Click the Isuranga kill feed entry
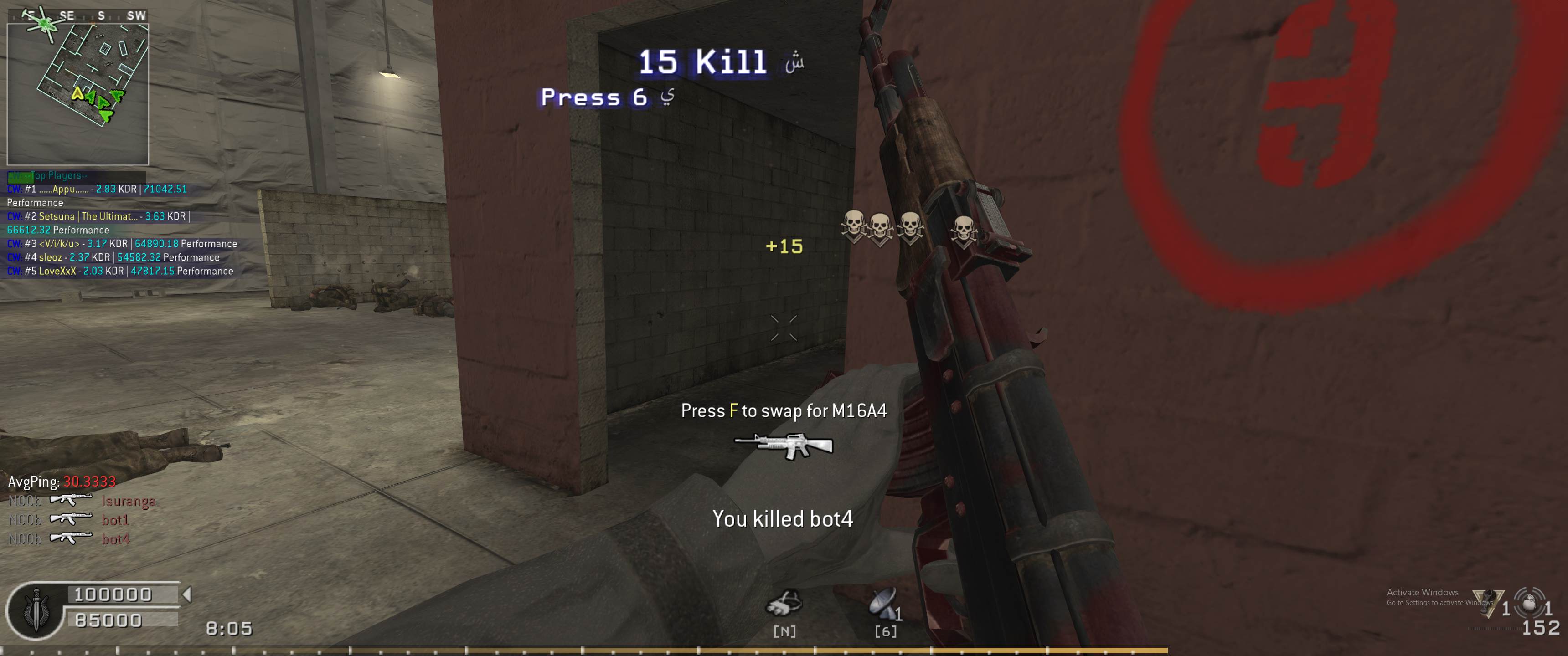The image size is (1568, 656). (129, 502)
